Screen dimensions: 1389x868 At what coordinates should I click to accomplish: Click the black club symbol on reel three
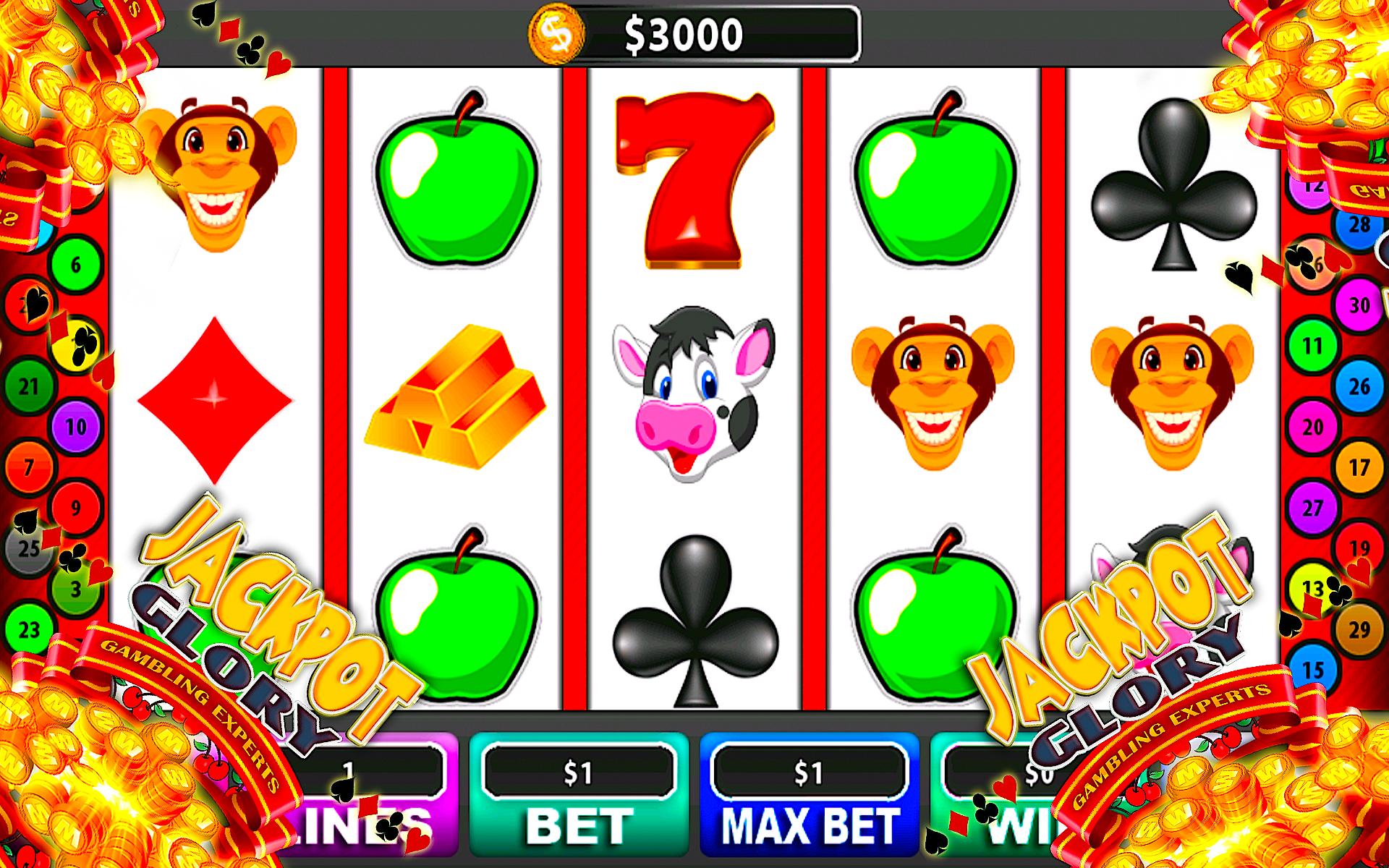pos(694,622)
